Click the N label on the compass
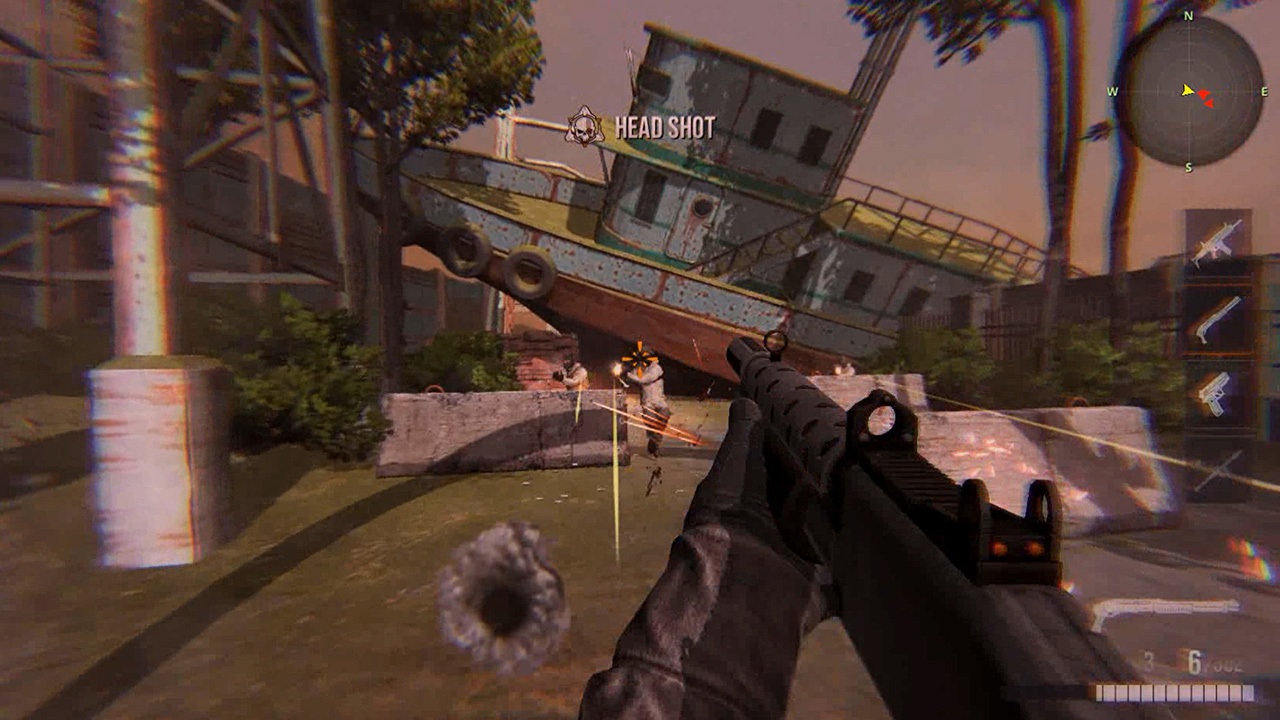1280x720 pixels. click(x=1187, y=16)
